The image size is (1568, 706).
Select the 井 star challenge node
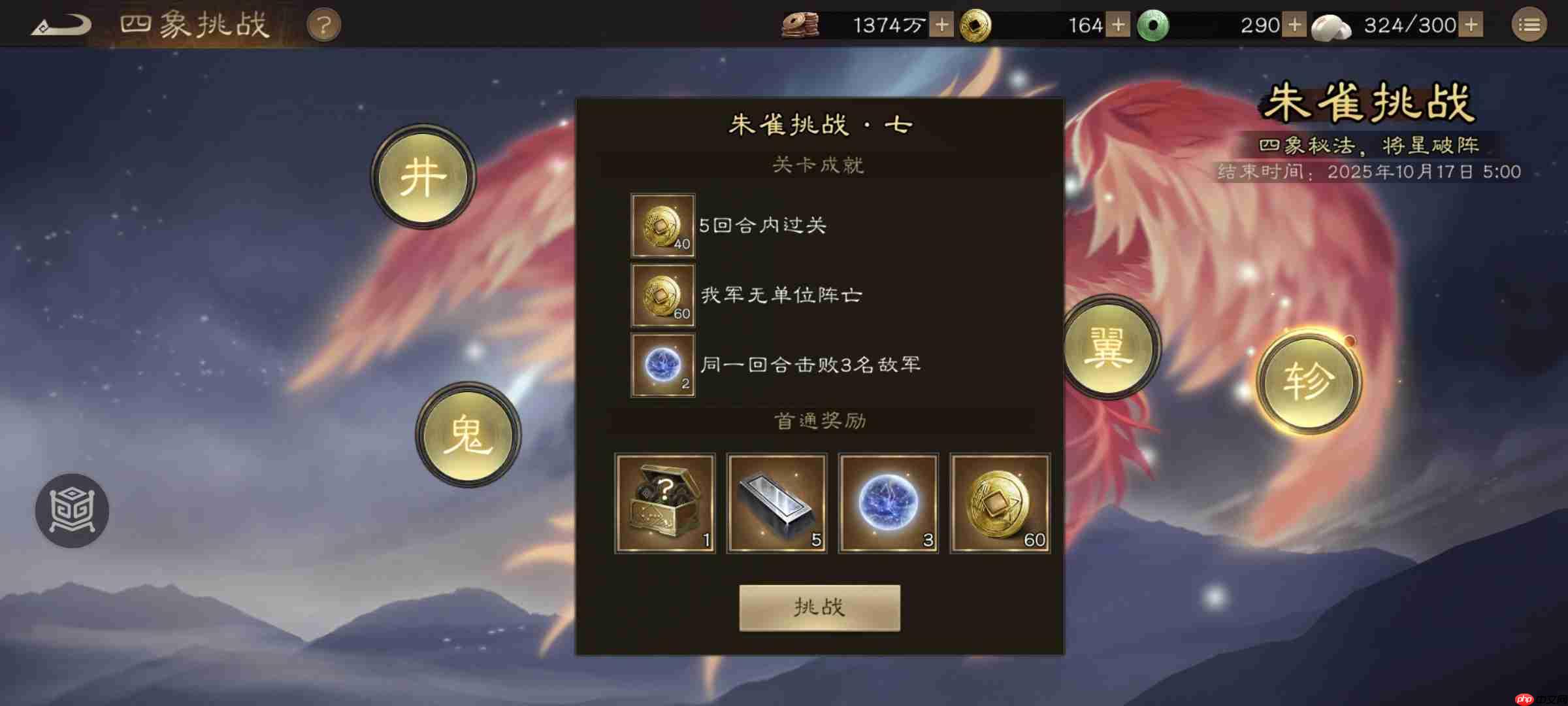(423, 175)
